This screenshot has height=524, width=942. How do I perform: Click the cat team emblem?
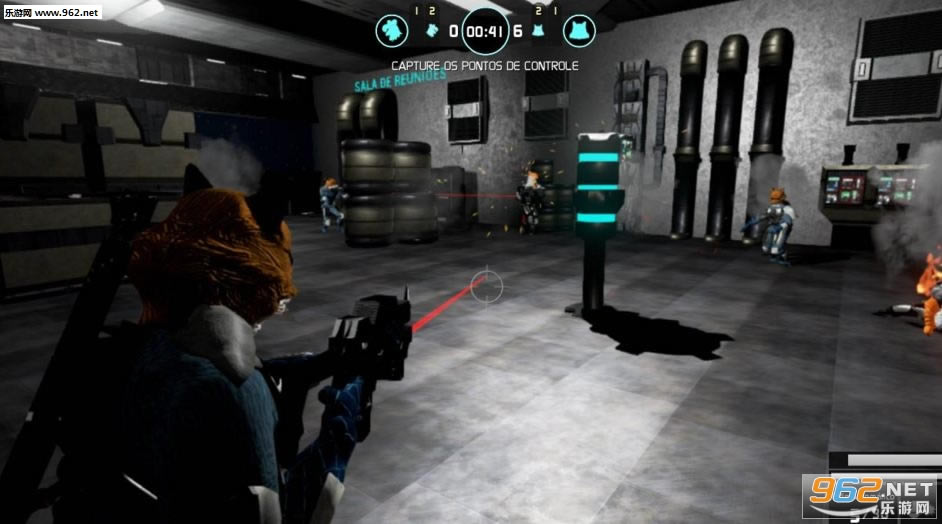(578, 31)
